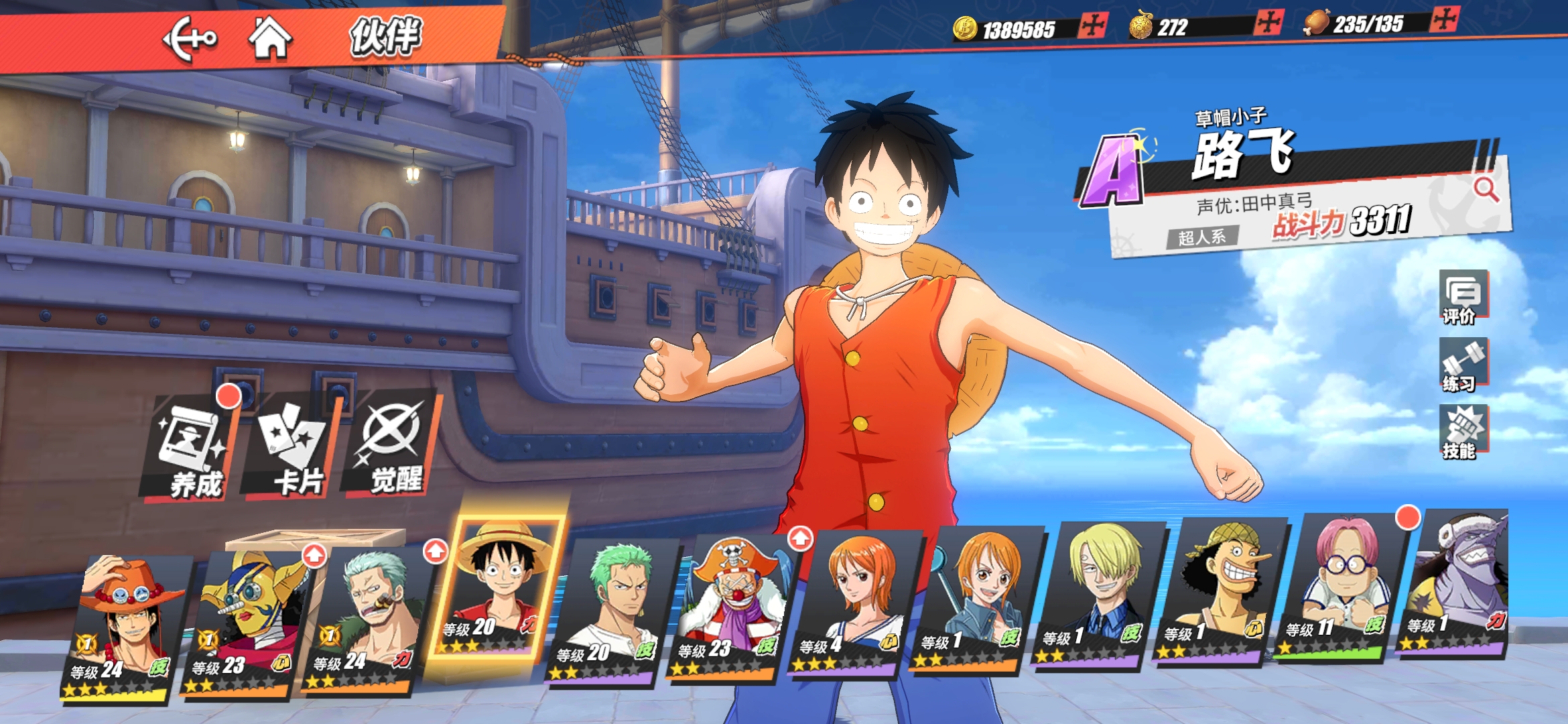View the 技能 skills panel

[x=1463, y=432]
